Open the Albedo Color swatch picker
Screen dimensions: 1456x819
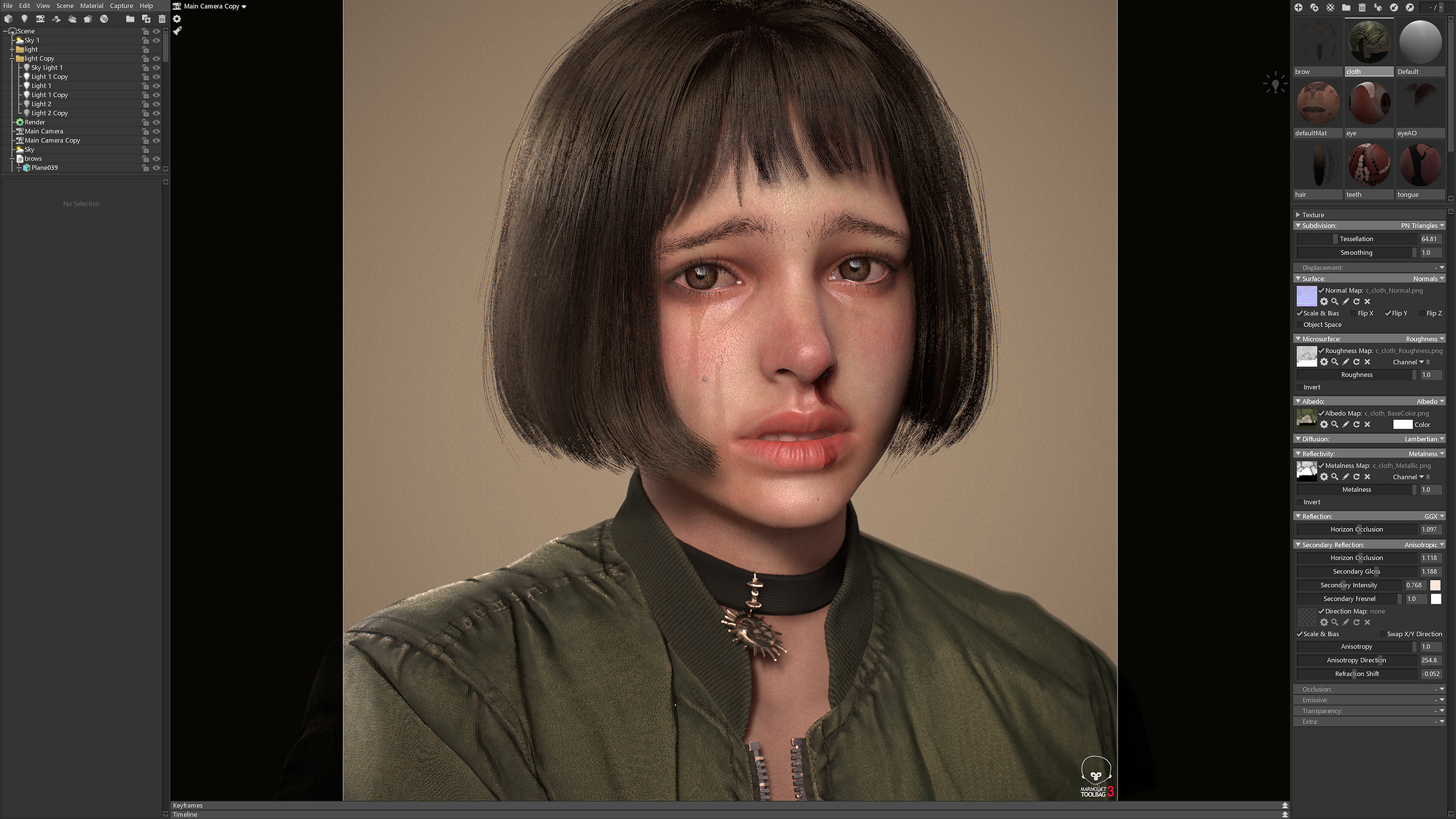[1402, 424]
